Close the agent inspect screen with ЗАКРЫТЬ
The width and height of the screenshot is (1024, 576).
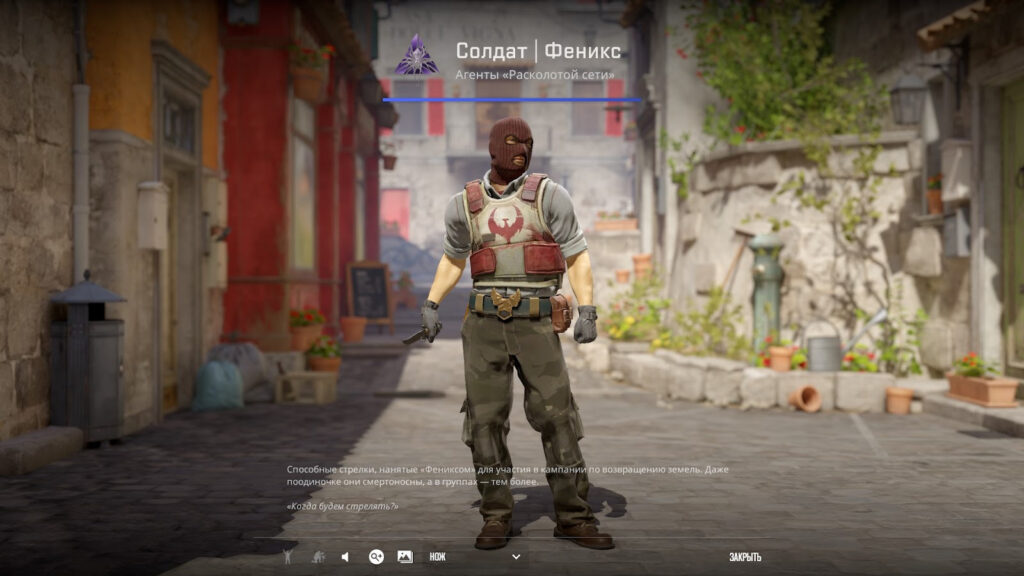(745, 557)
